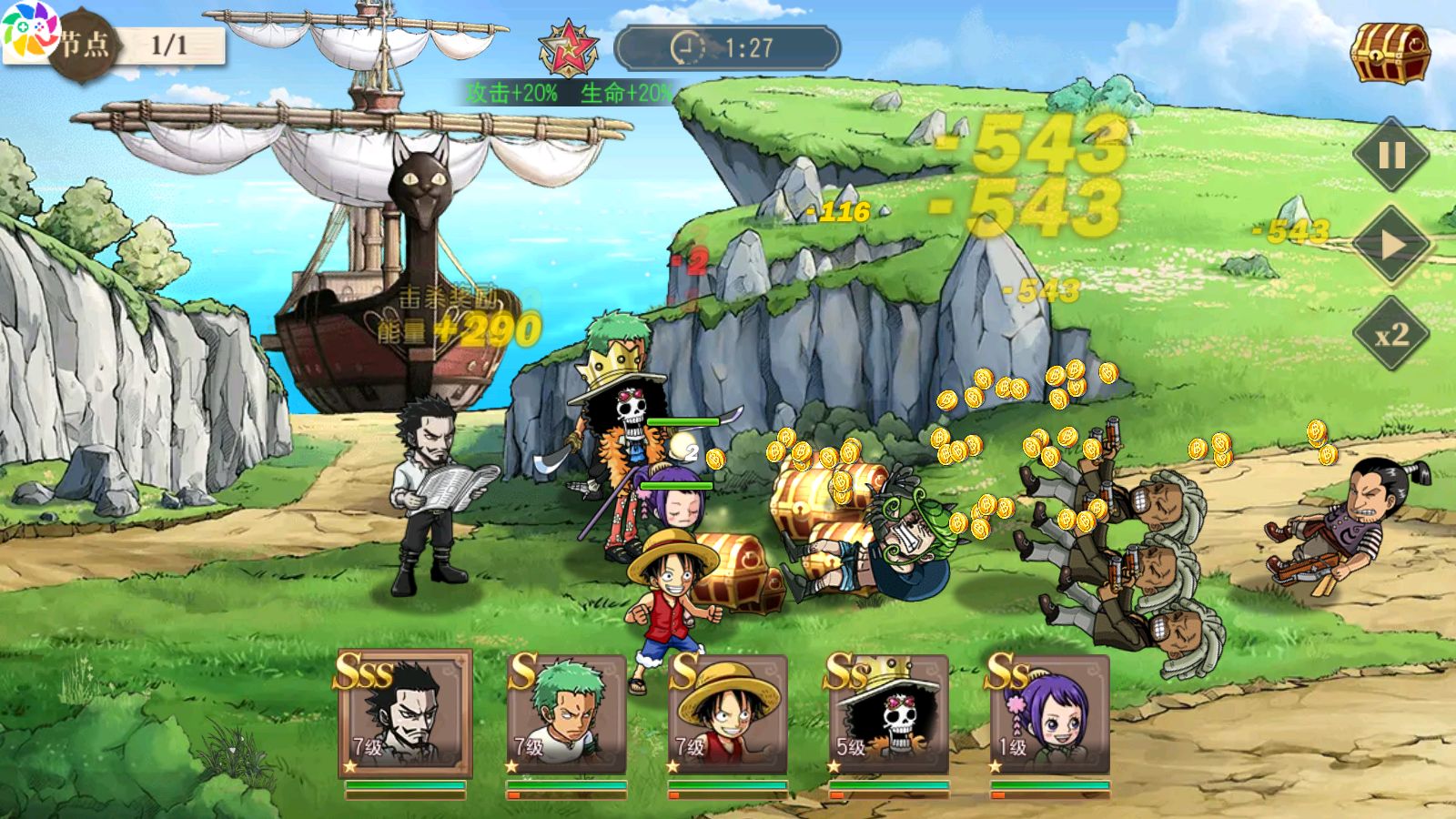The image size is (1456, 819).
Task: Switch the x2 battle speed
Action: pos(1391,334)
